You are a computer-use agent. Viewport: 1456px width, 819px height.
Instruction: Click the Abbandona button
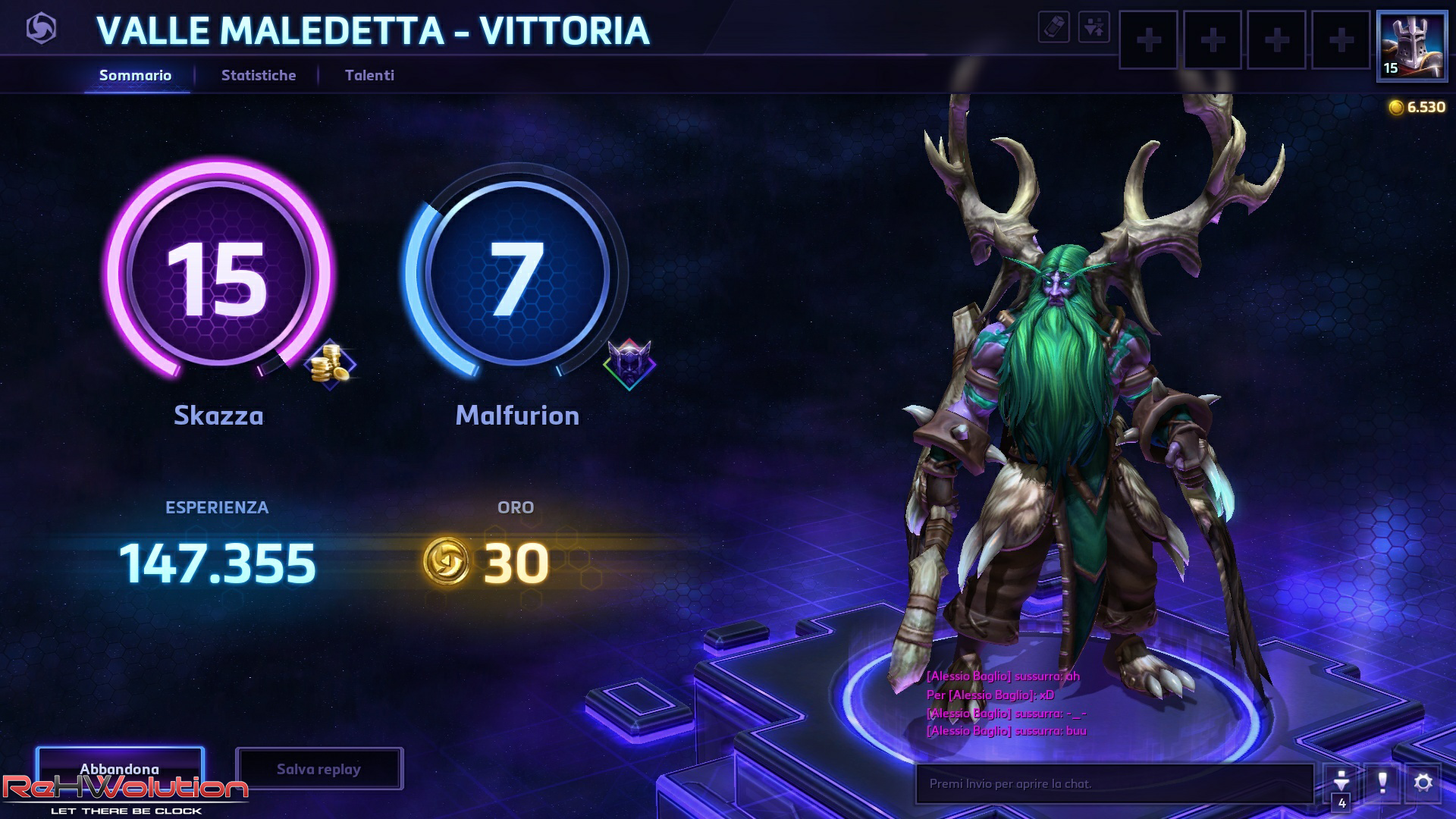click(x=120, y=769)
